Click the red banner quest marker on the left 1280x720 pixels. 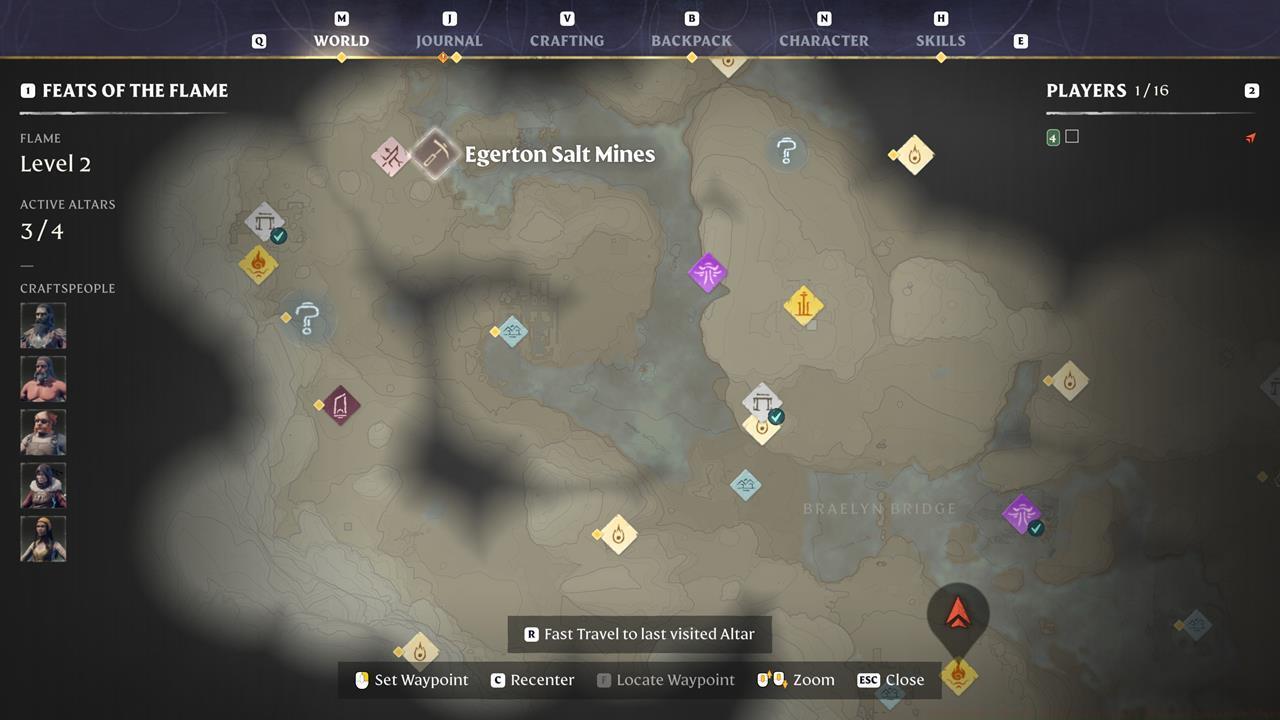340,405
